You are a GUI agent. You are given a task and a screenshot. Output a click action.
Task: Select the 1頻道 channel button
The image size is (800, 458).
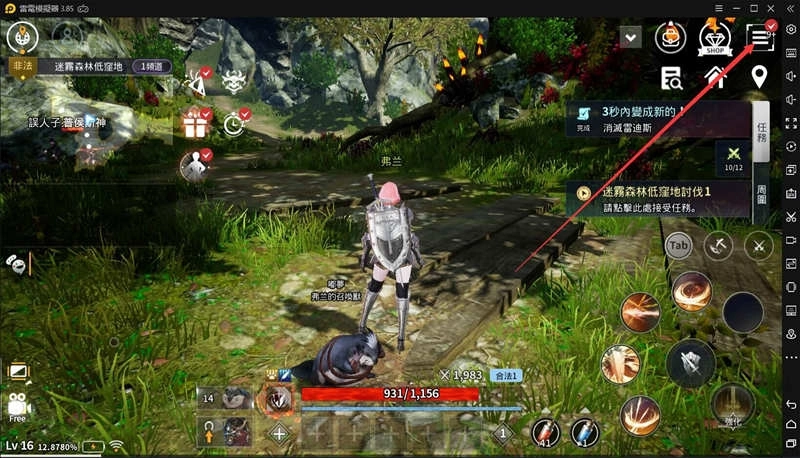(x=150, y=66)
